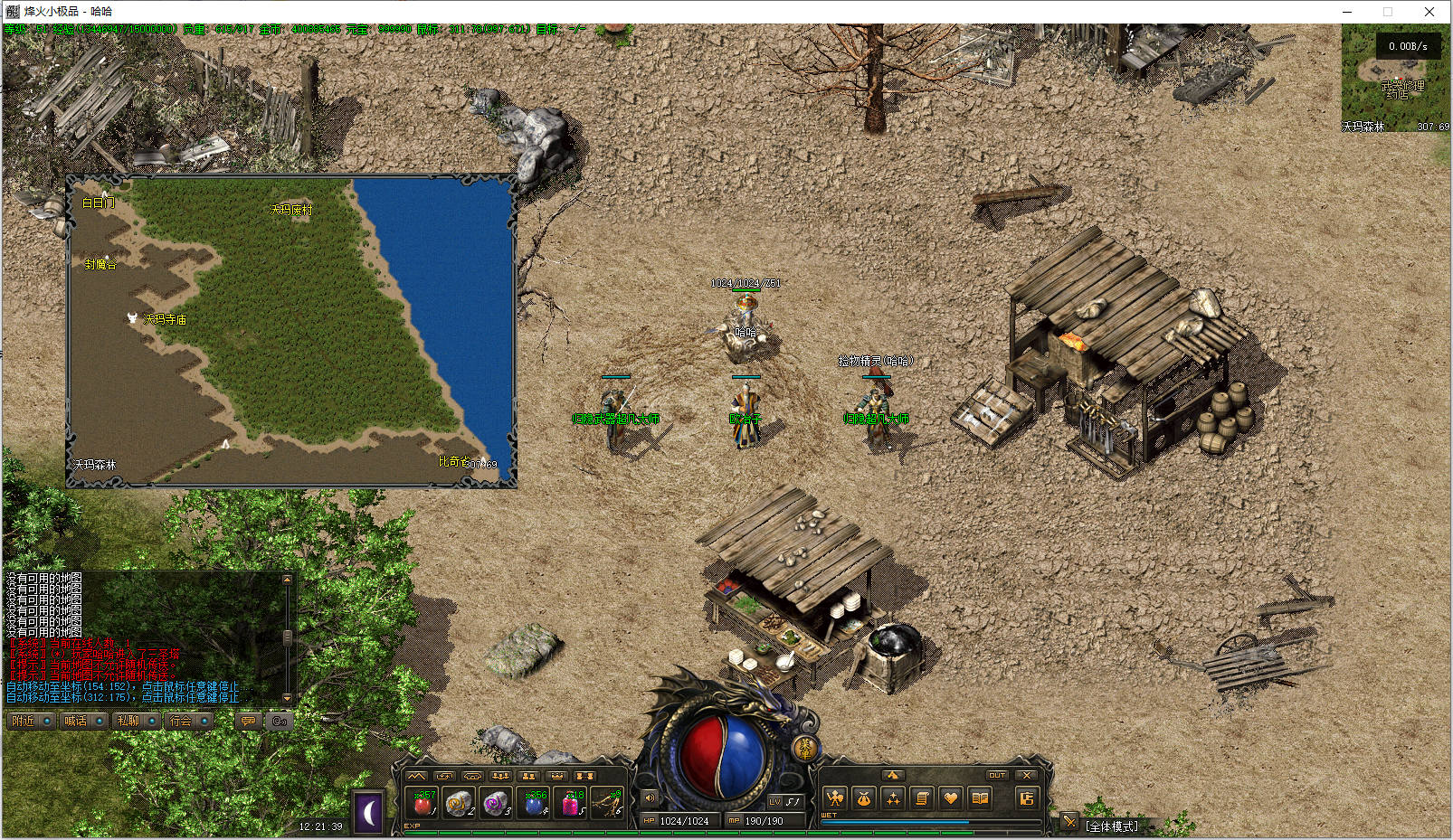Use the pink potion in hotbar slot 5

pyautogui.click(x=573, y=803)
